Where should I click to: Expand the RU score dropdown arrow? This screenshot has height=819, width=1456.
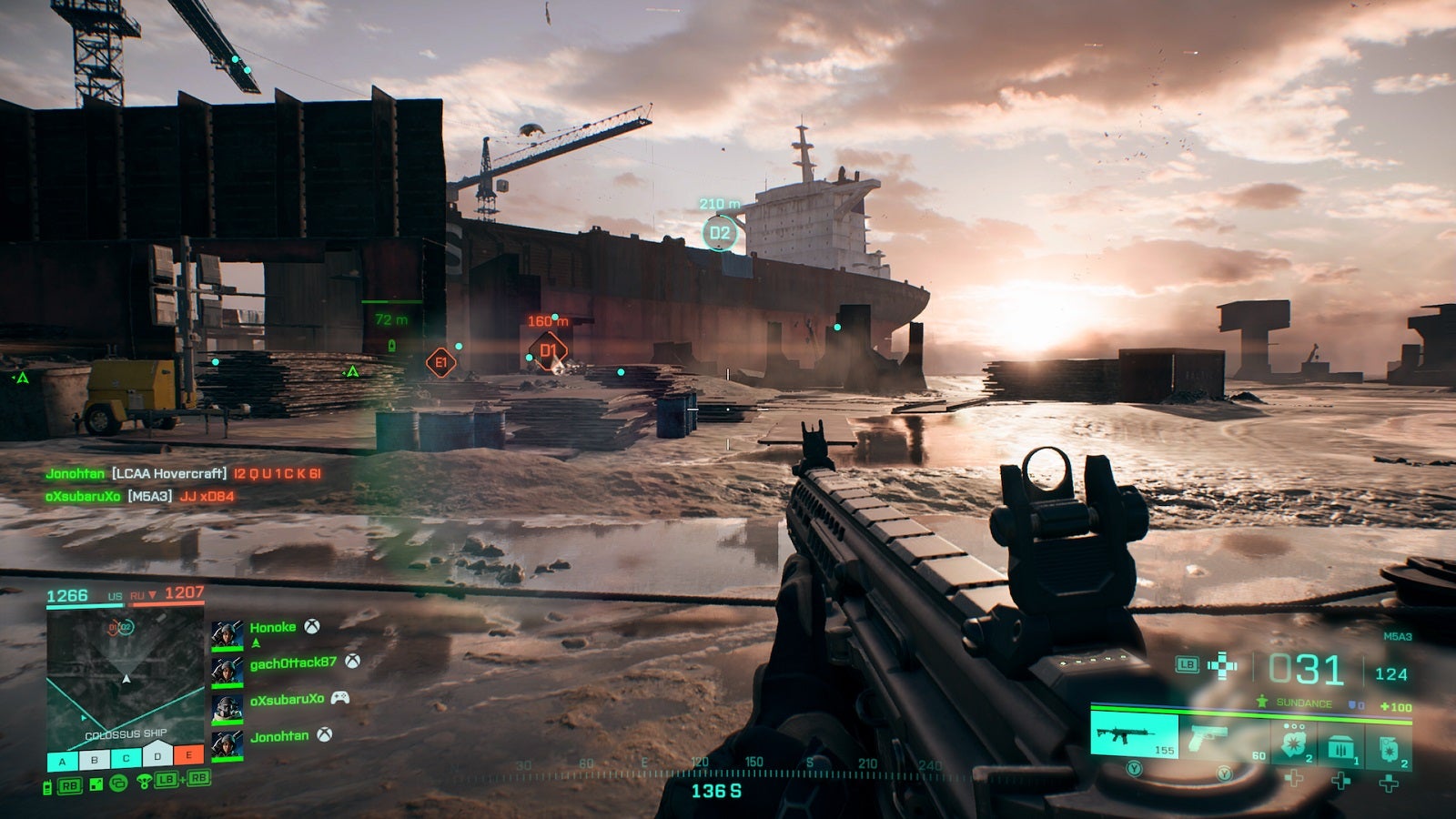point(151,594)
